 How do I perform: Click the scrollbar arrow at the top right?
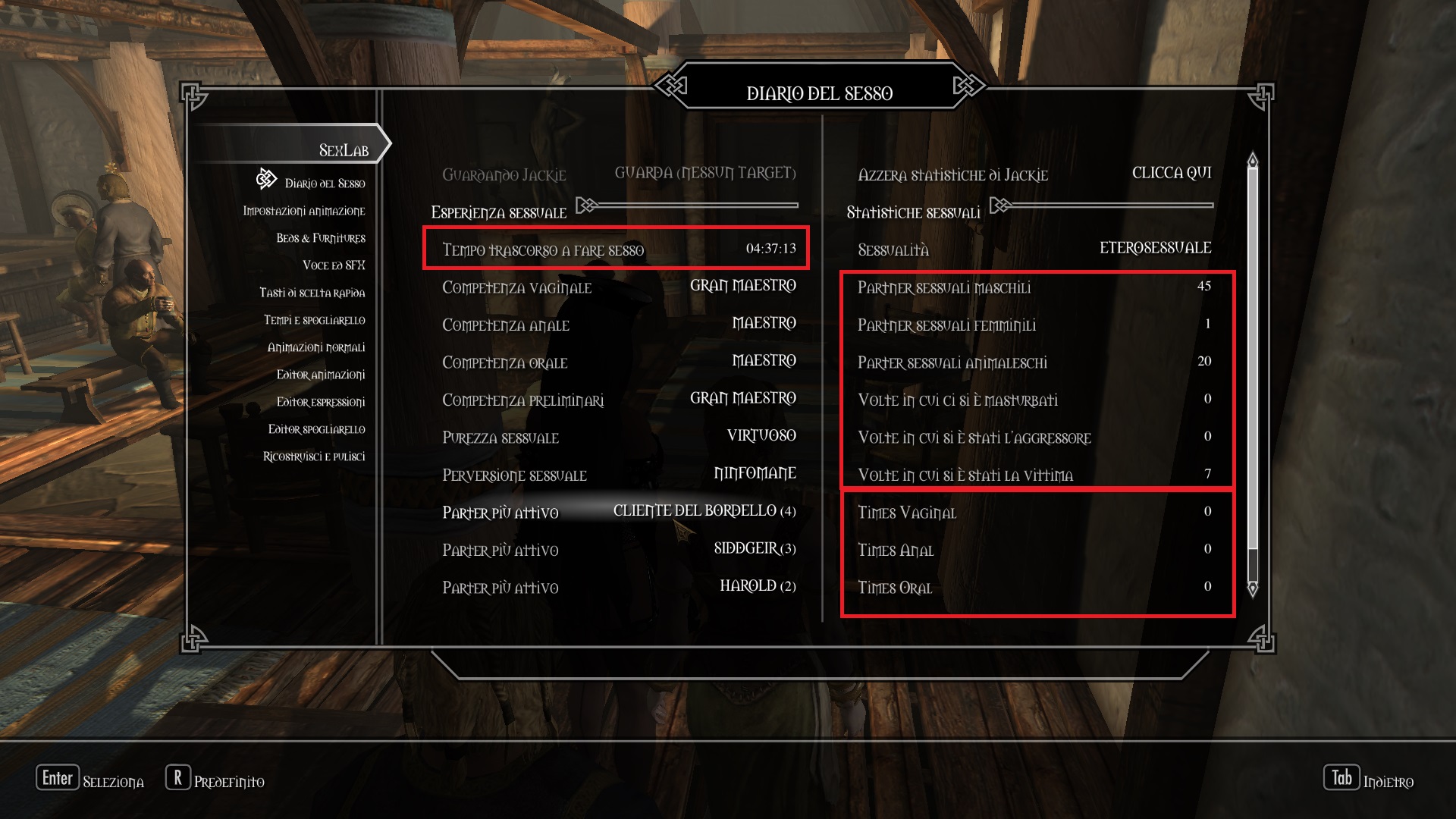(x=1251, y=161)
